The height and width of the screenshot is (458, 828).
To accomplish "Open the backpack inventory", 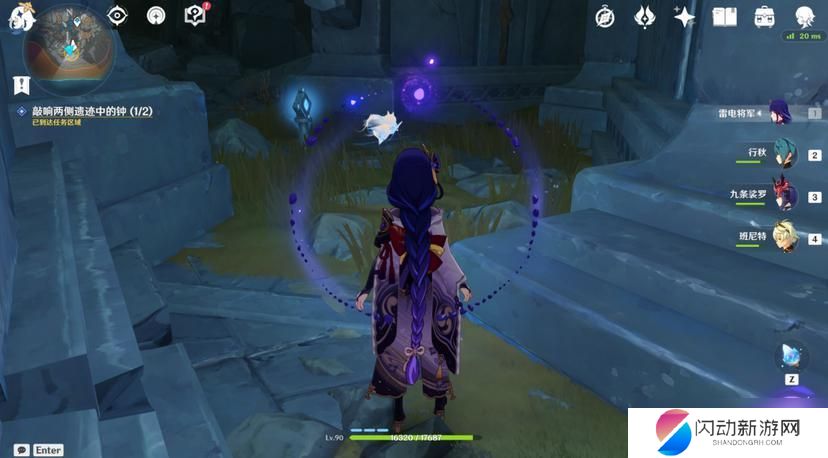I will click(764, 16).
